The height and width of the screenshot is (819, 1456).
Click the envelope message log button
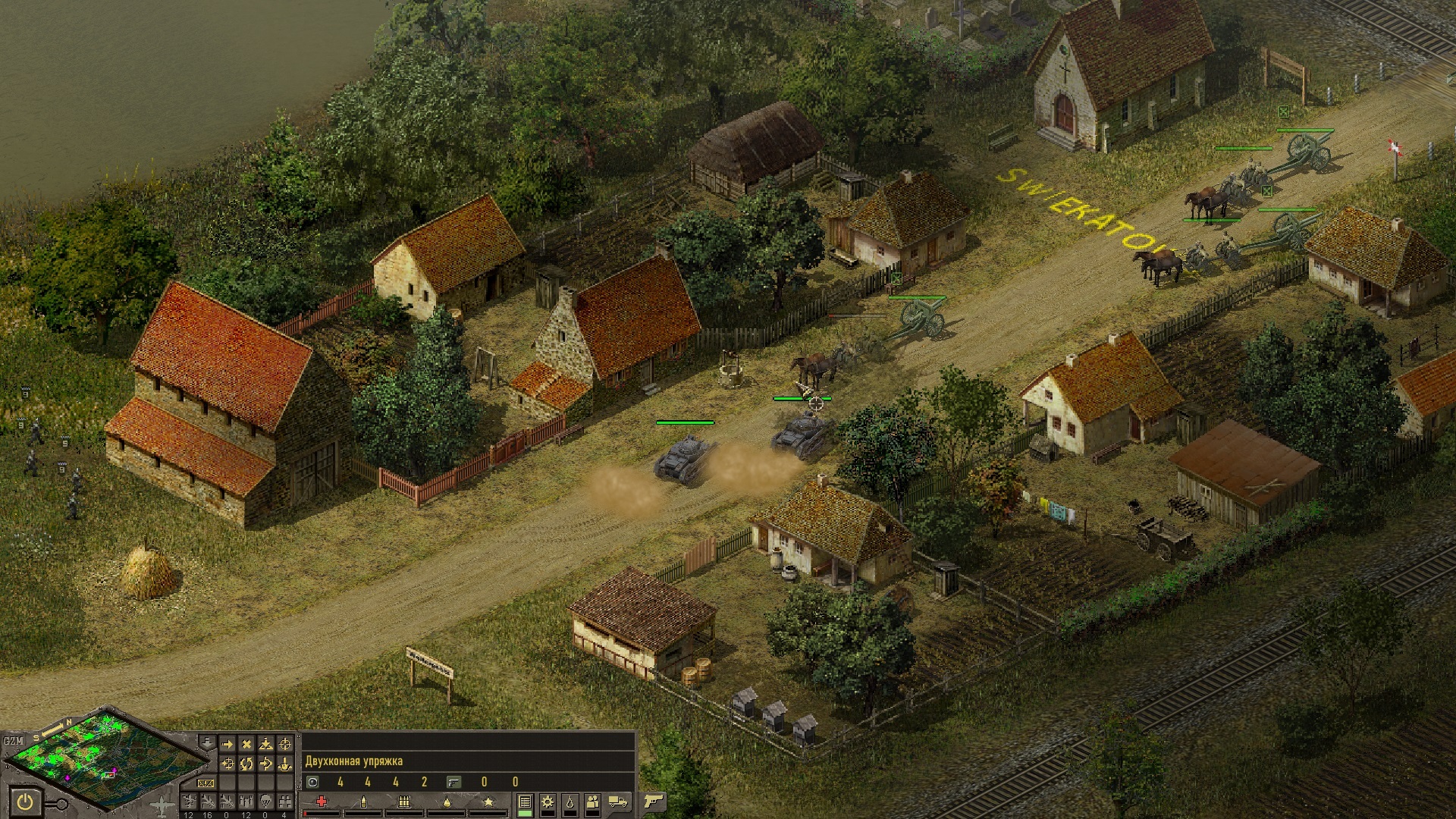[x=206, y=783]
